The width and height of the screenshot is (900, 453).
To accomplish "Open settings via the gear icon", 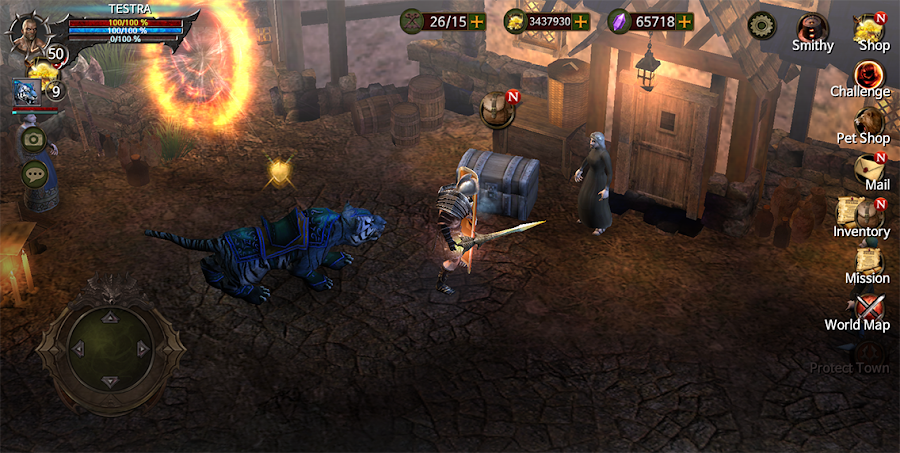I will [x=762, y=24].
